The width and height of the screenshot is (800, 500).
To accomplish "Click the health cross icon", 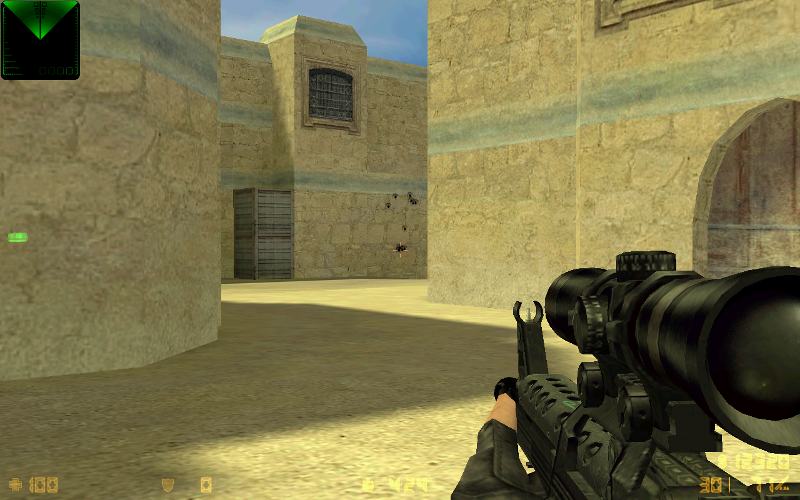I will click(x=14, y=485).
